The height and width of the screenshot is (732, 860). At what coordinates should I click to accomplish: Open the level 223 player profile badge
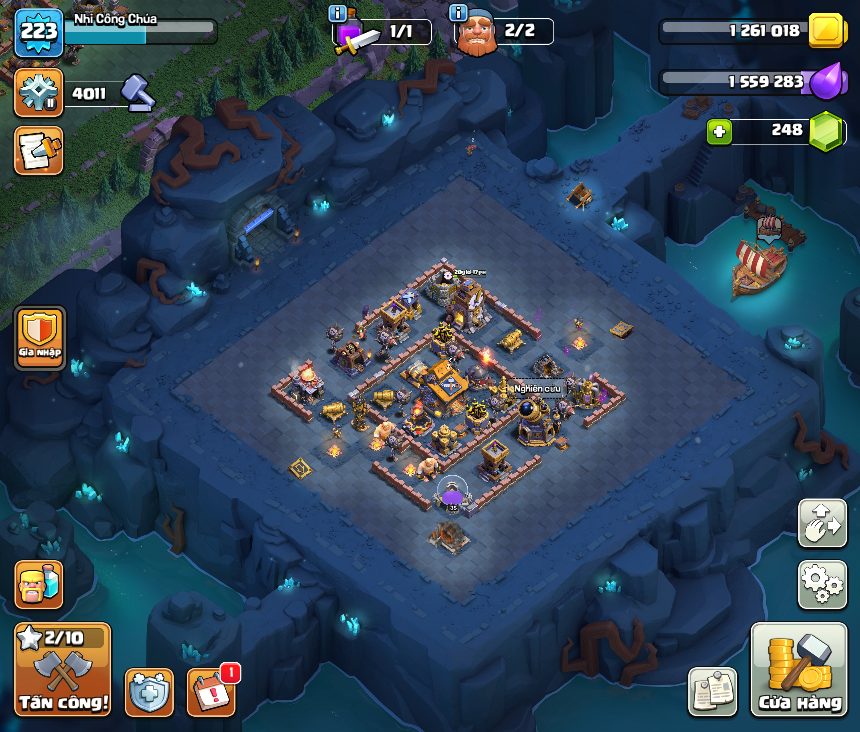39,33
